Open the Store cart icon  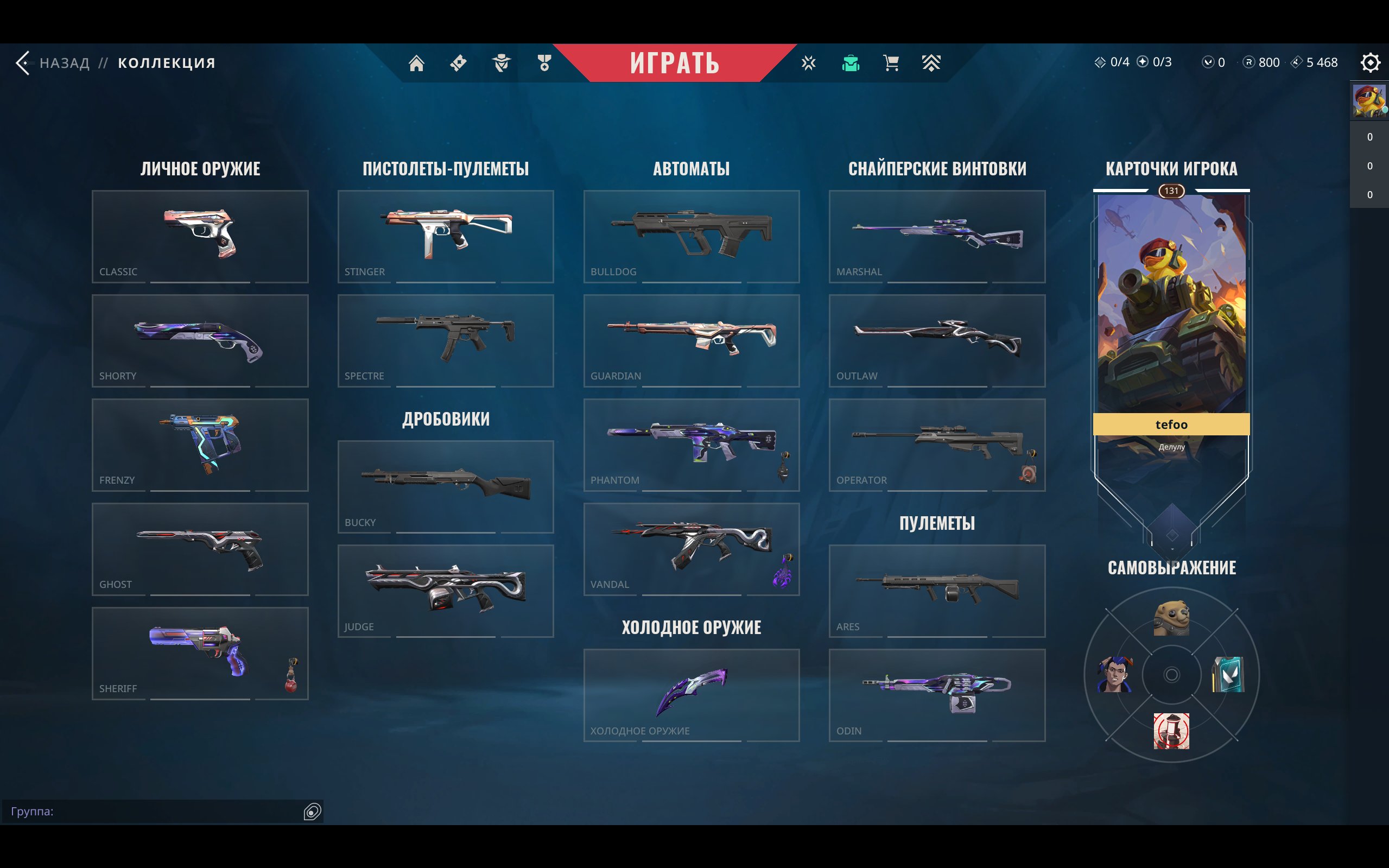(890, 63)
